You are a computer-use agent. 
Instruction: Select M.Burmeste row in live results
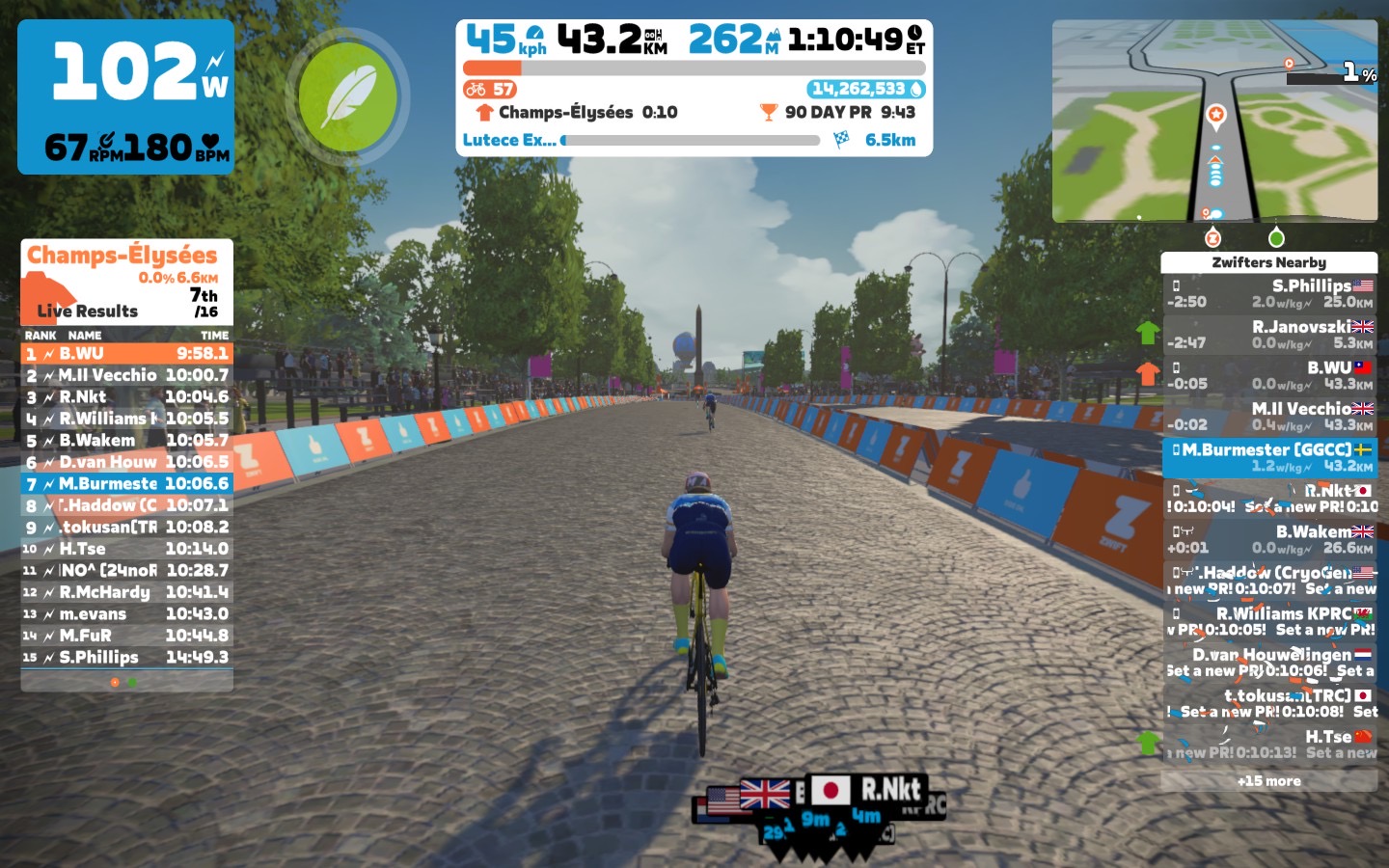tap(126, 484)
